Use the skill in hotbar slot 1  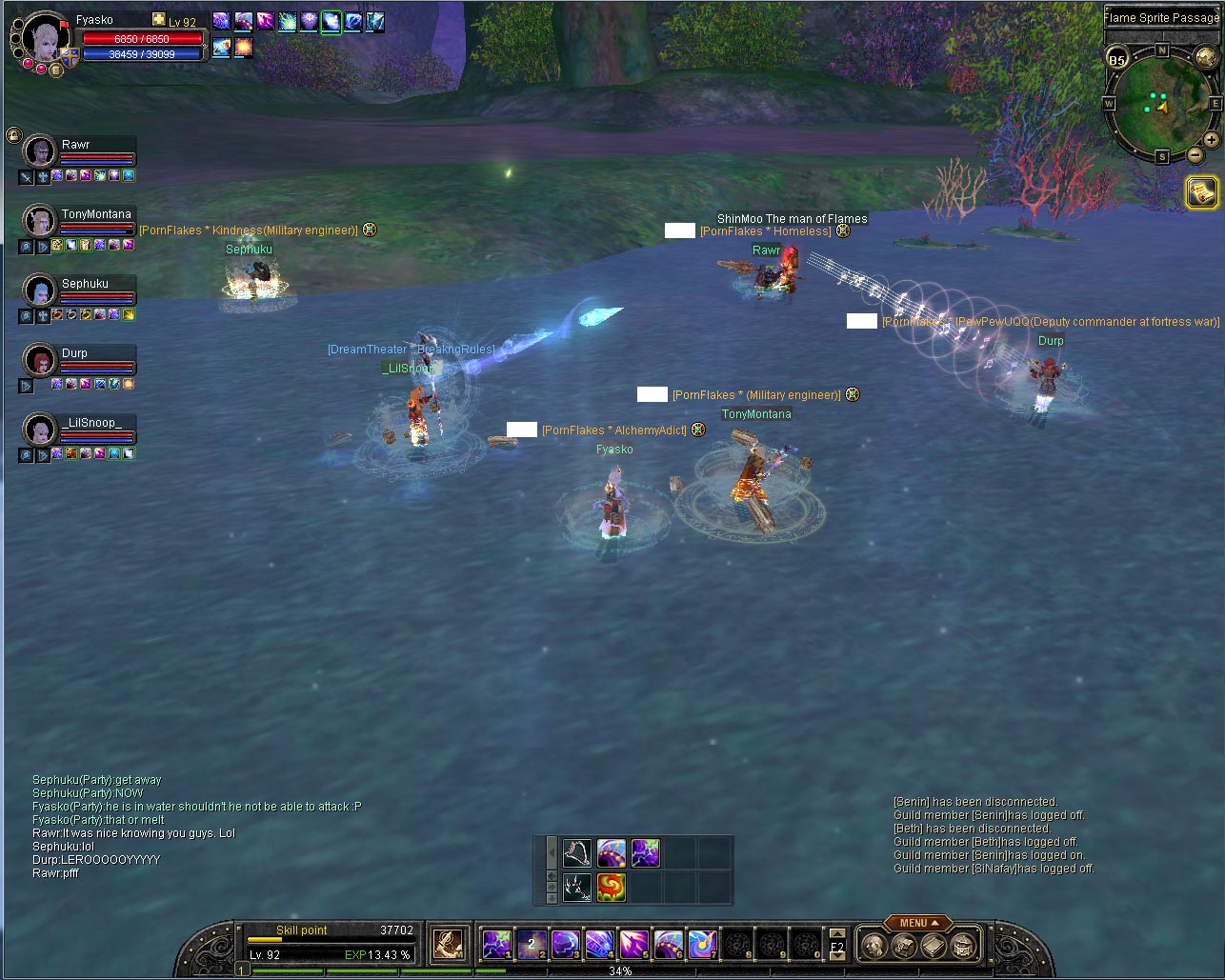(x=496, y=944)
